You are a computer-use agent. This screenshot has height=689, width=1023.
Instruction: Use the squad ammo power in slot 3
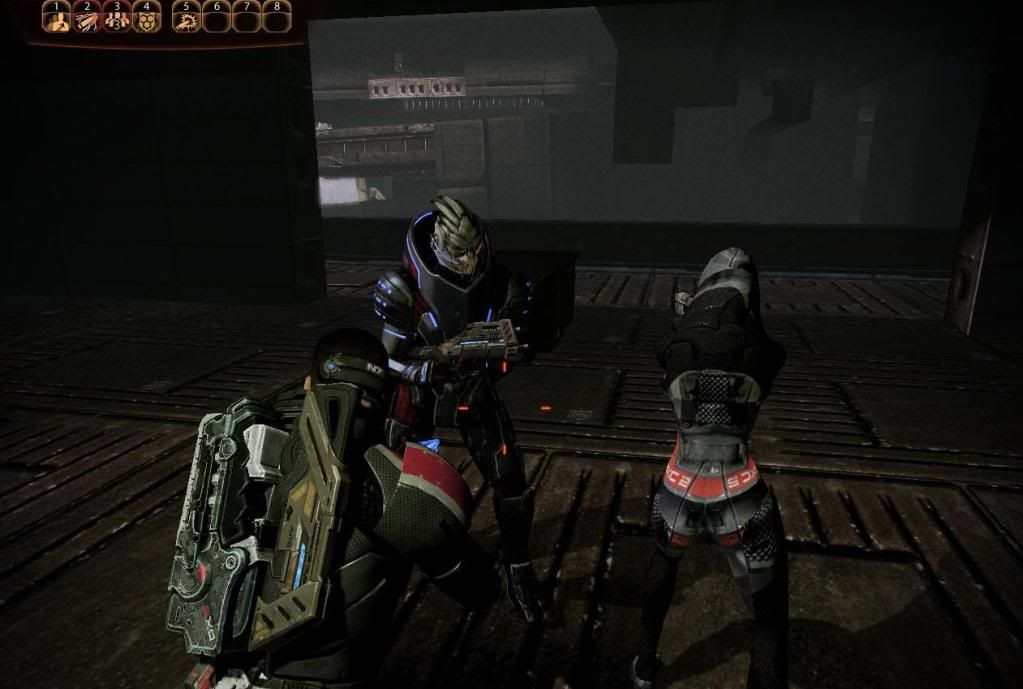(117, 19)
